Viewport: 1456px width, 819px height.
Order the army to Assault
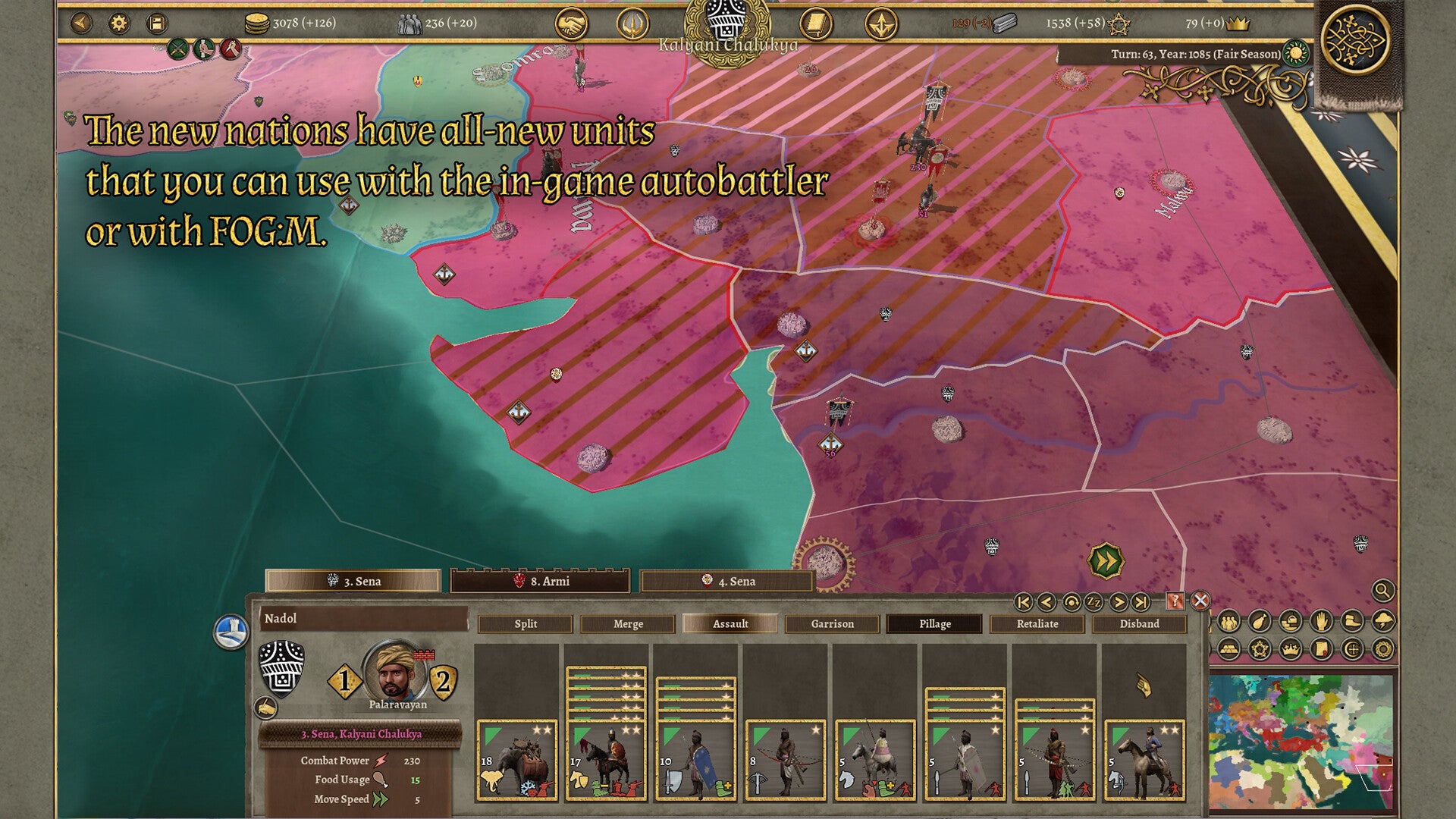pos(730,623)
